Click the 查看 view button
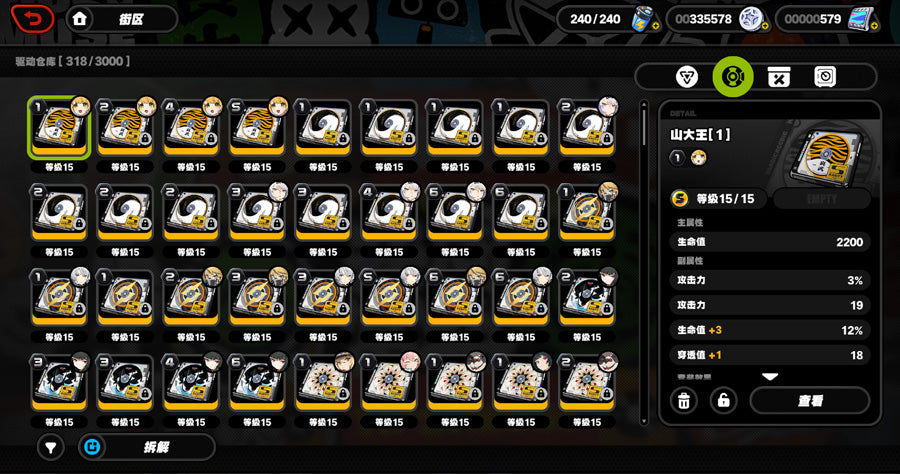 809,401
